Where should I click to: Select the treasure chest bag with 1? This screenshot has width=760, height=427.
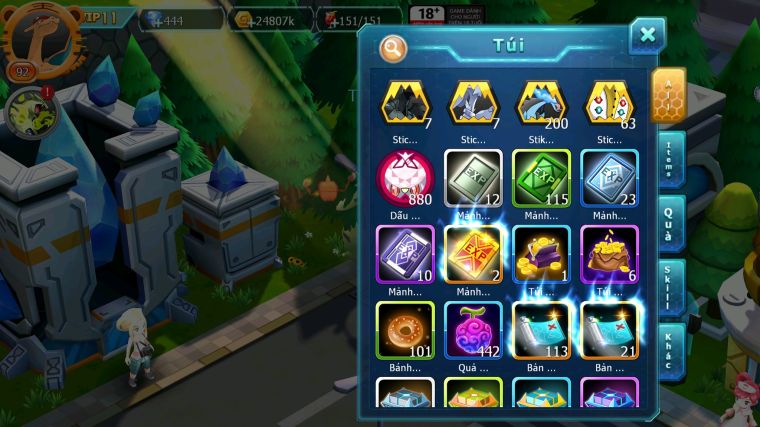click(541, 254)
